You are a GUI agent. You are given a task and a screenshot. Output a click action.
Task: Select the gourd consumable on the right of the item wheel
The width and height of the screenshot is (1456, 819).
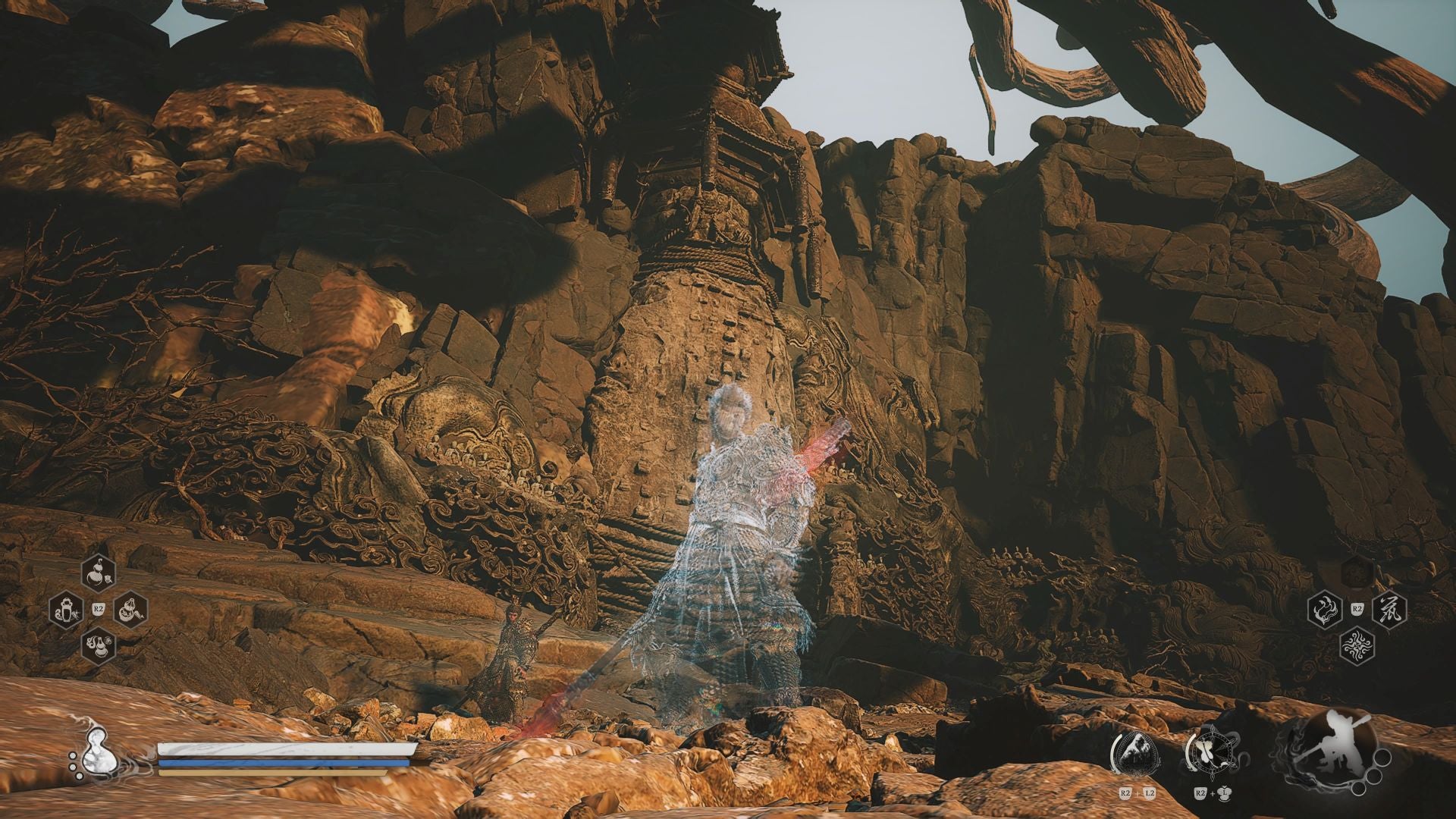coord(130,610)
